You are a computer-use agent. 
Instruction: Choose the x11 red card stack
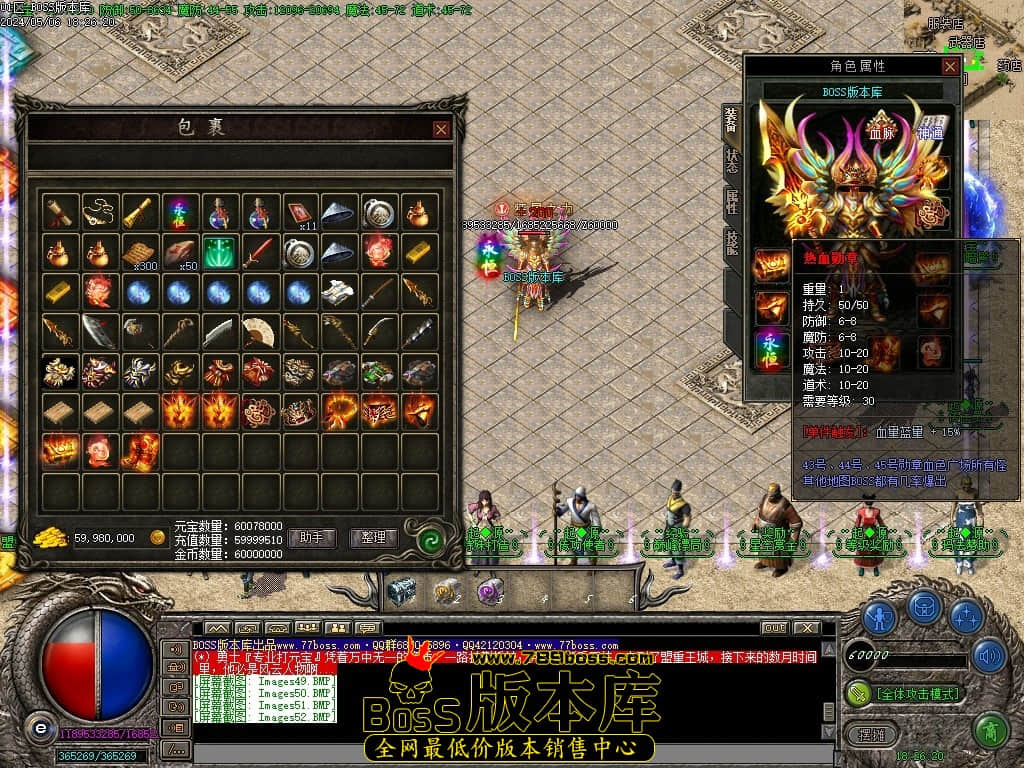(299, 211)
